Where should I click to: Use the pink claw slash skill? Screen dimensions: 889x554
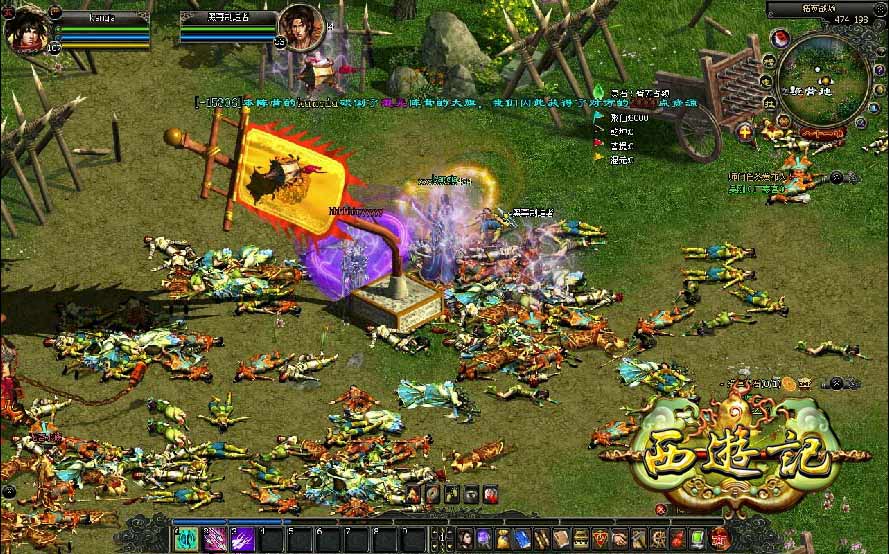tap(215, 539)
